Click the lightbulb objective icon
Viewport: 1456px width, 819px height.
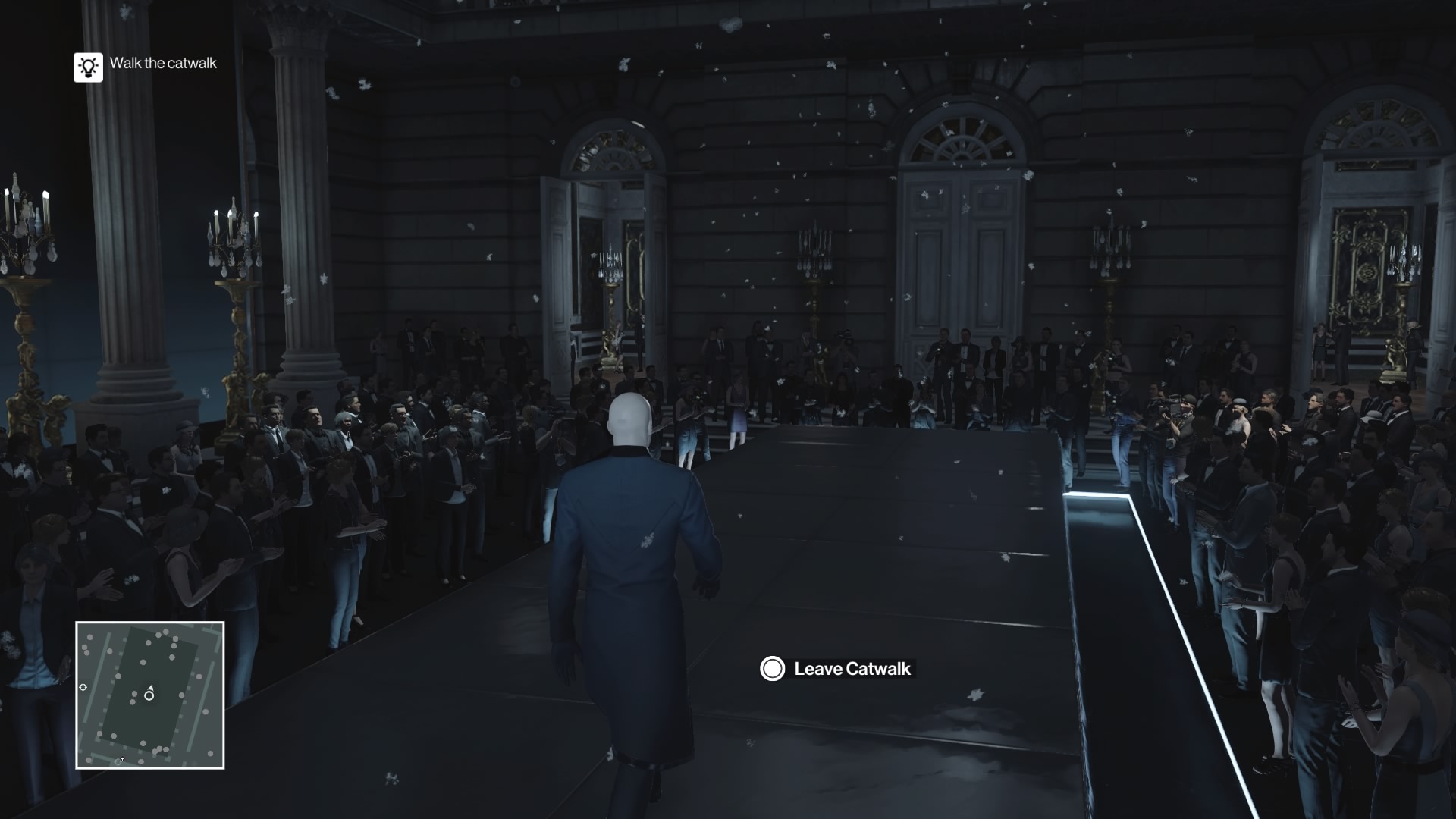[88, 67]
